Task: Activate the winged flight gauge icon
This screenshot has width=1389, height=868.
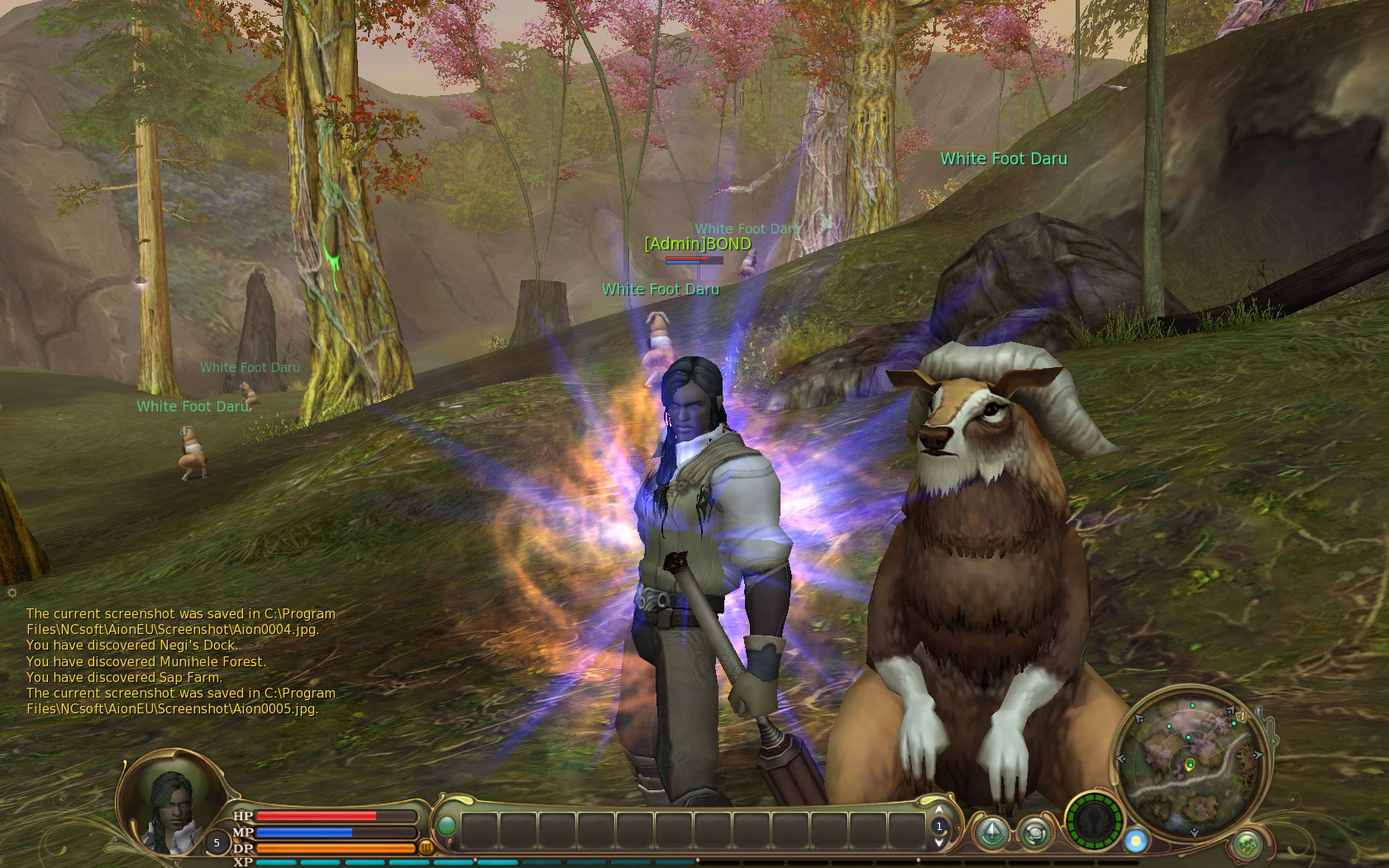Action: tap(1093, 823)
